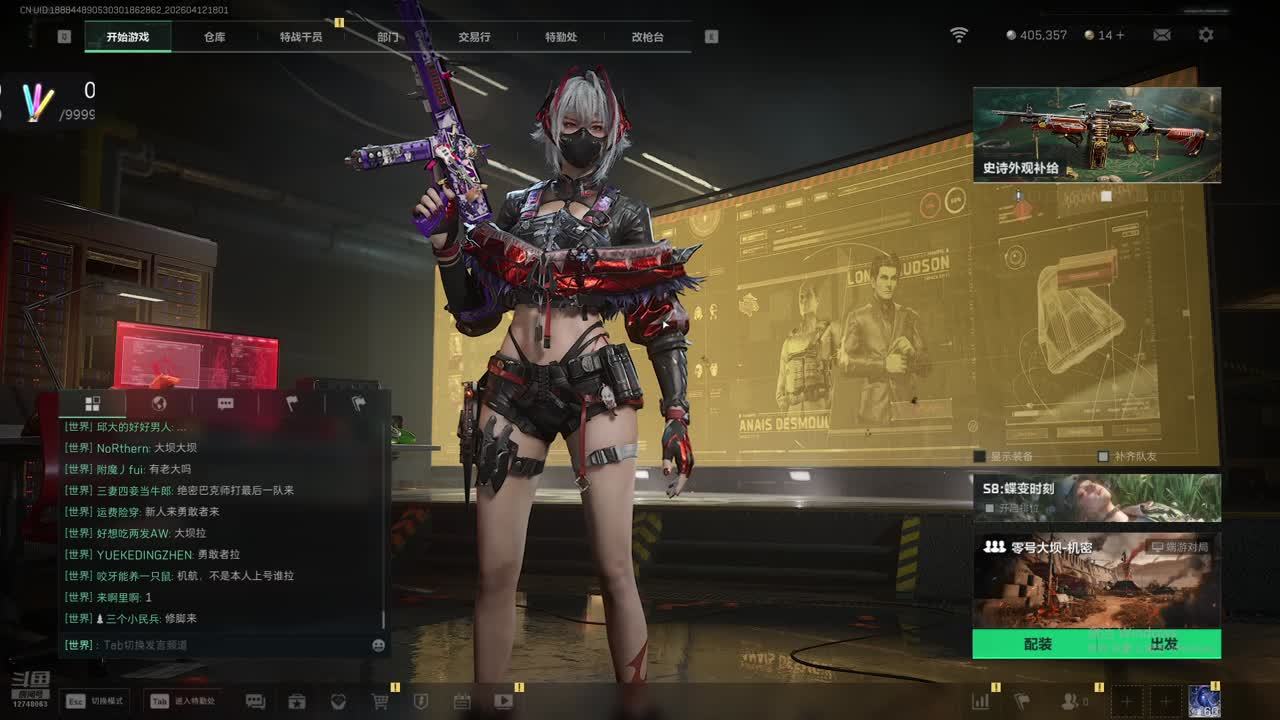Open the emoji picker in chat
Image resolution: width=1280 pixels, height=720 pixels.
379,645
